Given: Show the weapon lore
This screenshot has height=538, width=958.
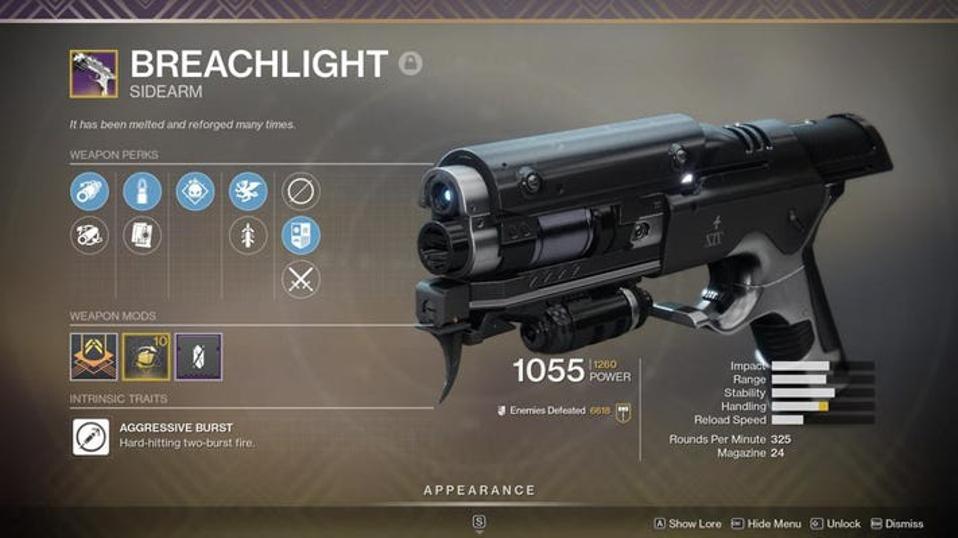Looking at the screenshot, I should 689,523.
